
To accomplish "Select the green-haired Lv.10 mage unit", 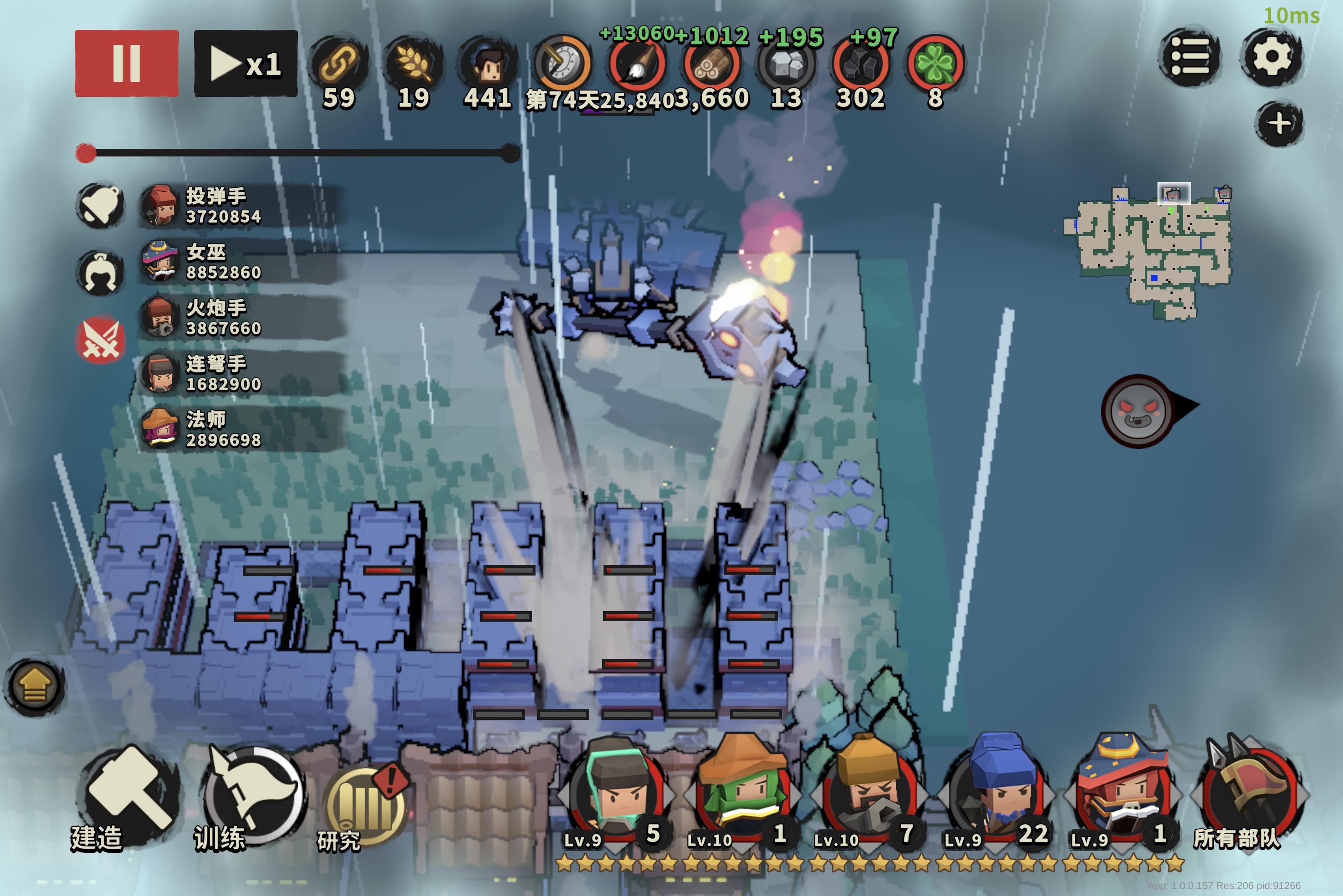I will 742,792.
